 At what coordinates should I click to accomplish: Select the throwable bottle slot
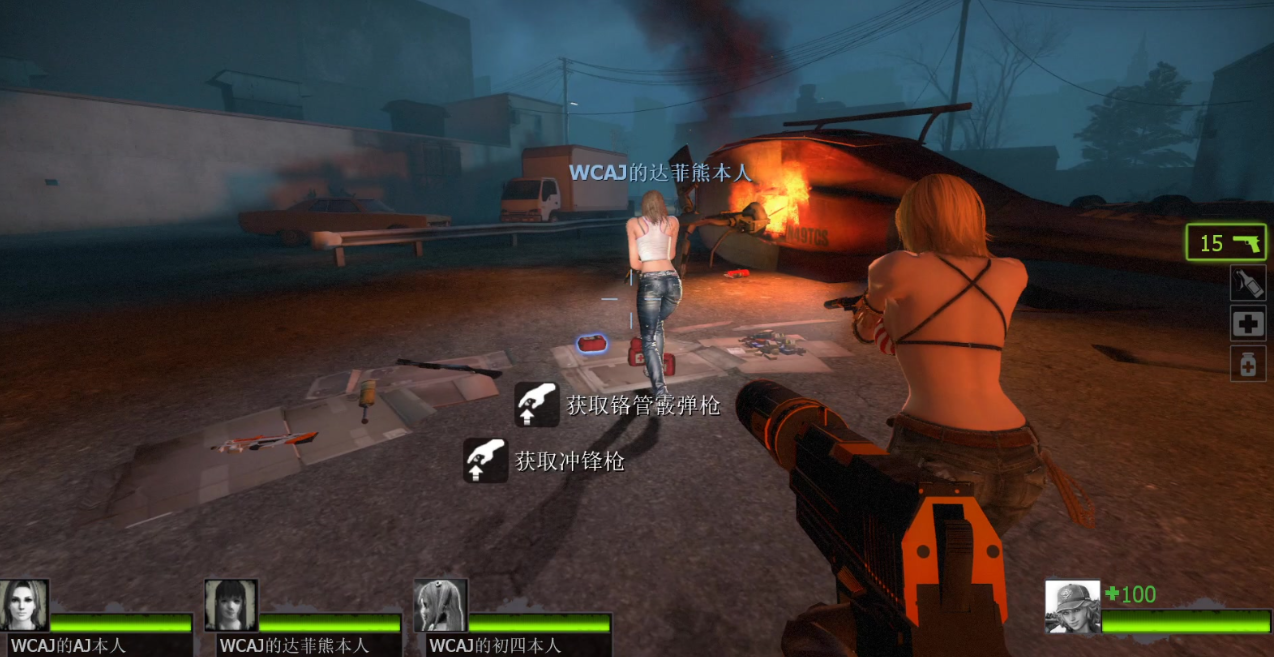(1248, 283)
